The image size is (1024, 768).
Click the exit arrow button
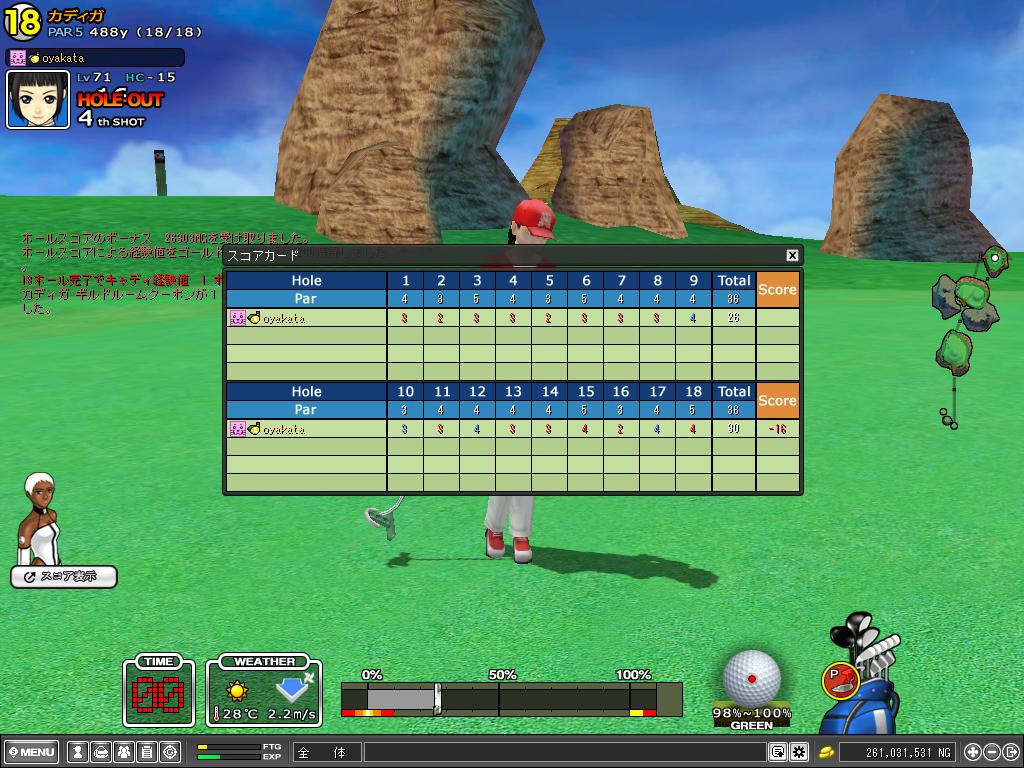(1011, 752)
